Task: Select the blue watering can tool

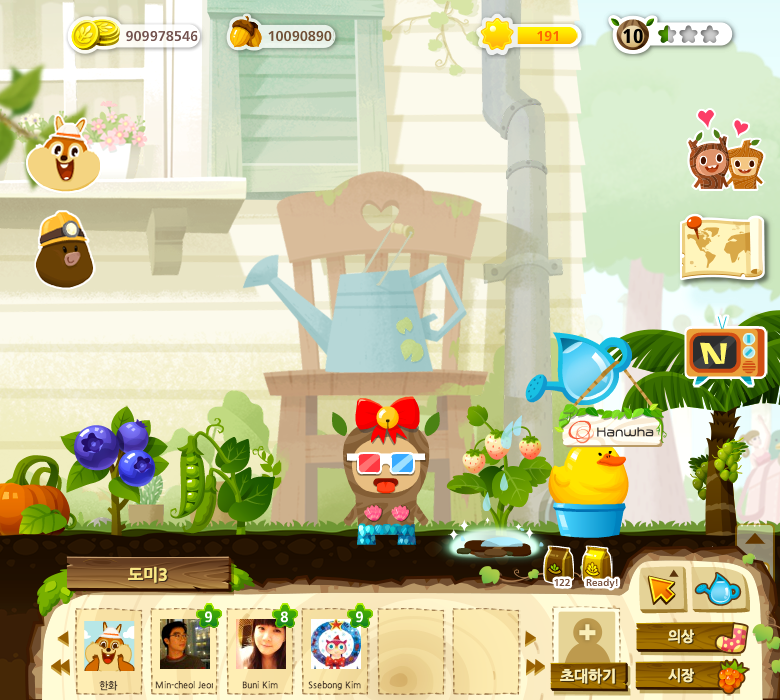Action: click(718, 590)
